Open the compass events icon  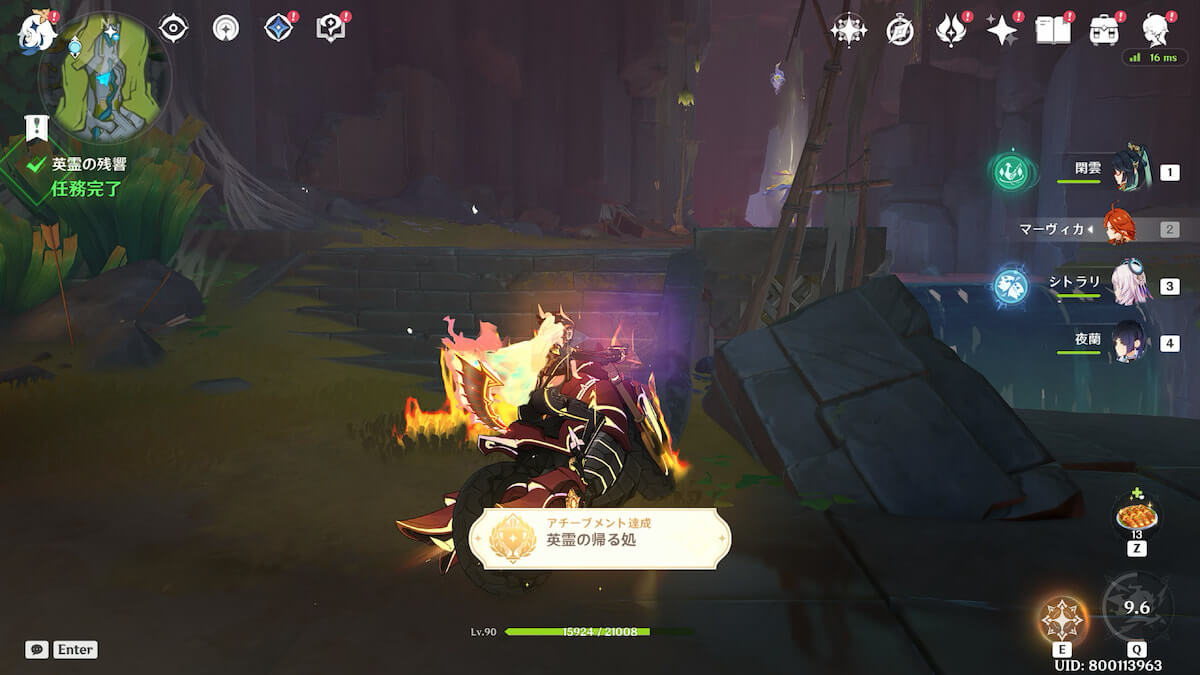click(900, 31)
